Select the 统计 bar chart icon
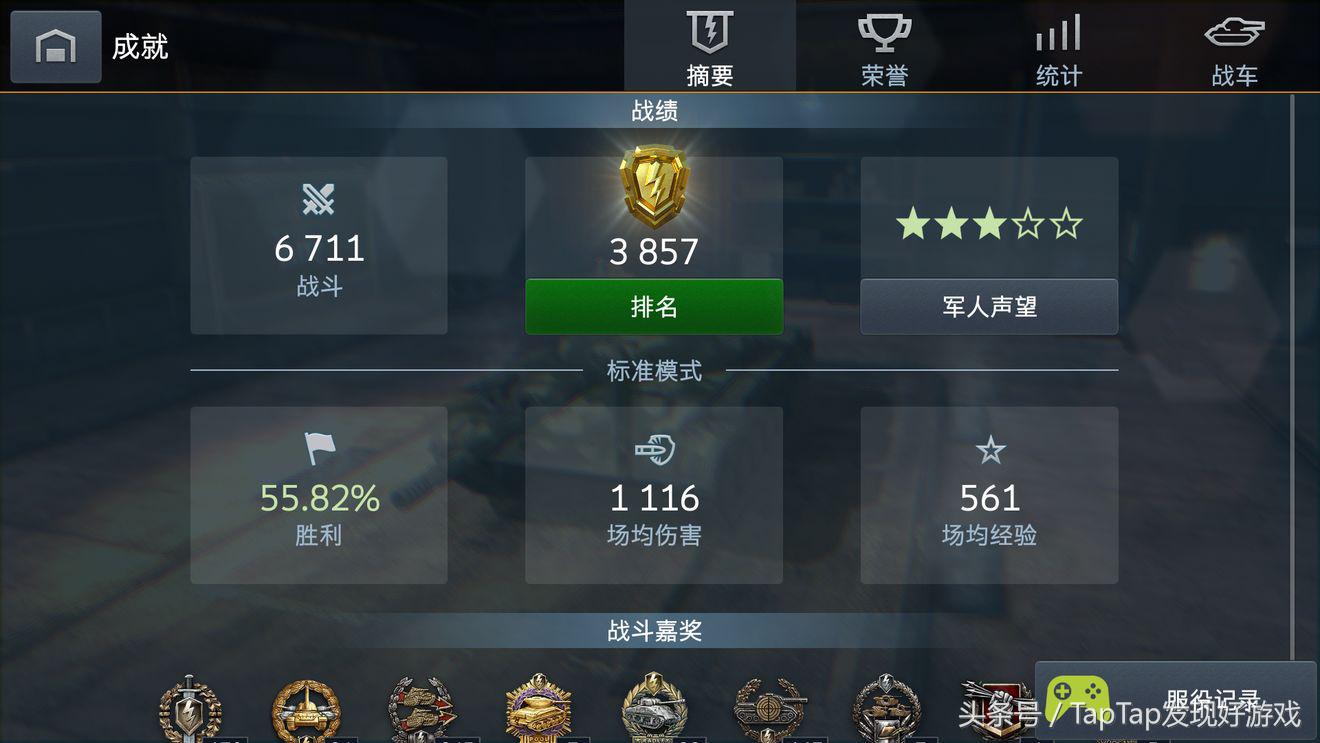The image size is (1320, 743). (1058, 32)
